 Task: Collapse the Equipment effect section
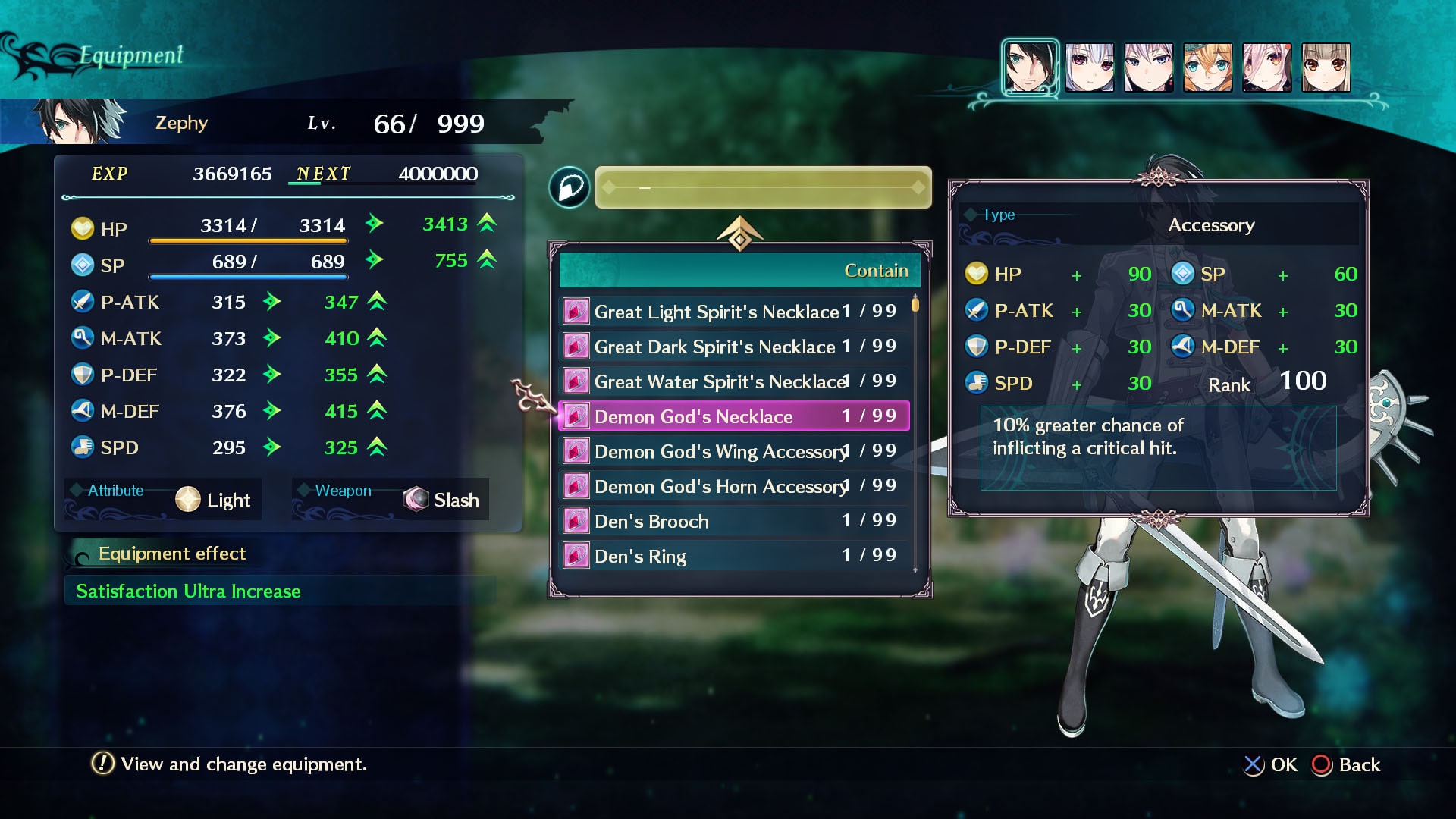(x=171, y=554)
